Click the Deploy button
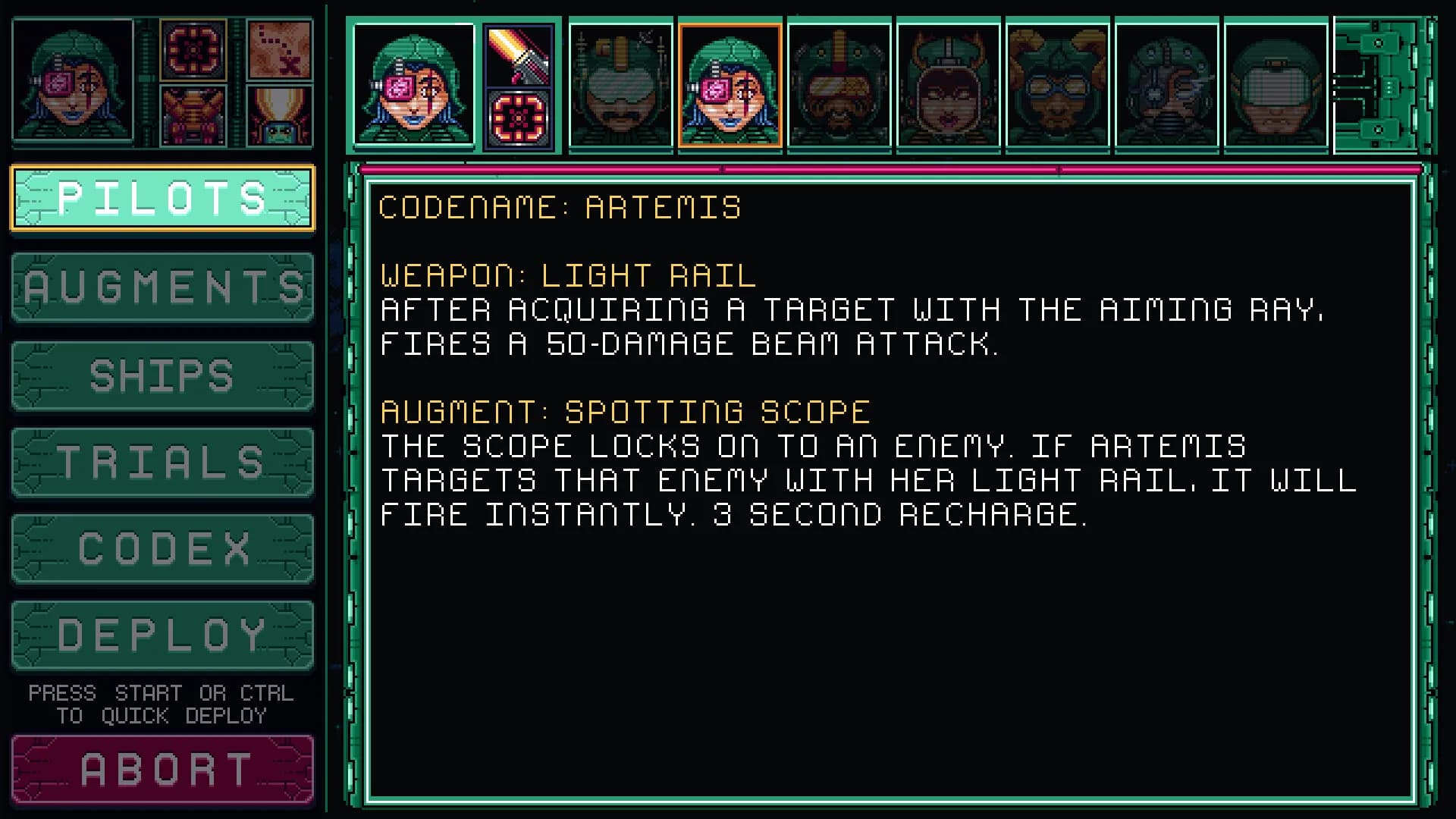This screenshot has height=819, width=1456. pos(162,635)
